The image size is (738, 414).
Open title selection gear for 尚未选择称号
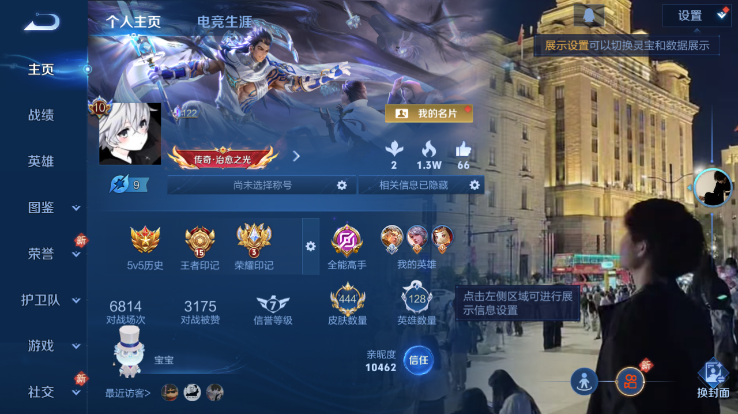click(x=341, y=185)
